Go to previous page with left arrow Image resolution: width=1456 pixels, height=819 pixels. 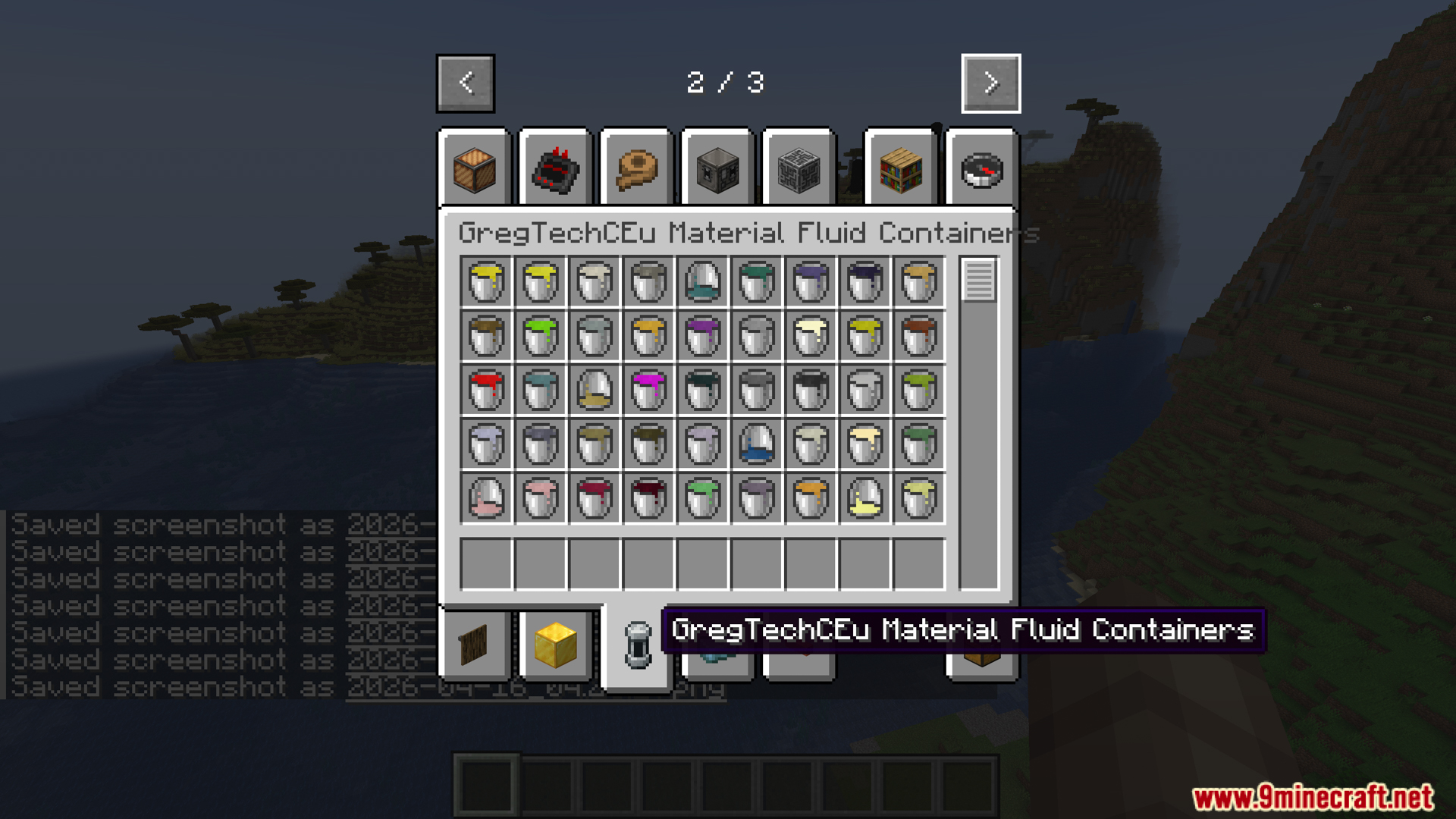pos(465,83)
